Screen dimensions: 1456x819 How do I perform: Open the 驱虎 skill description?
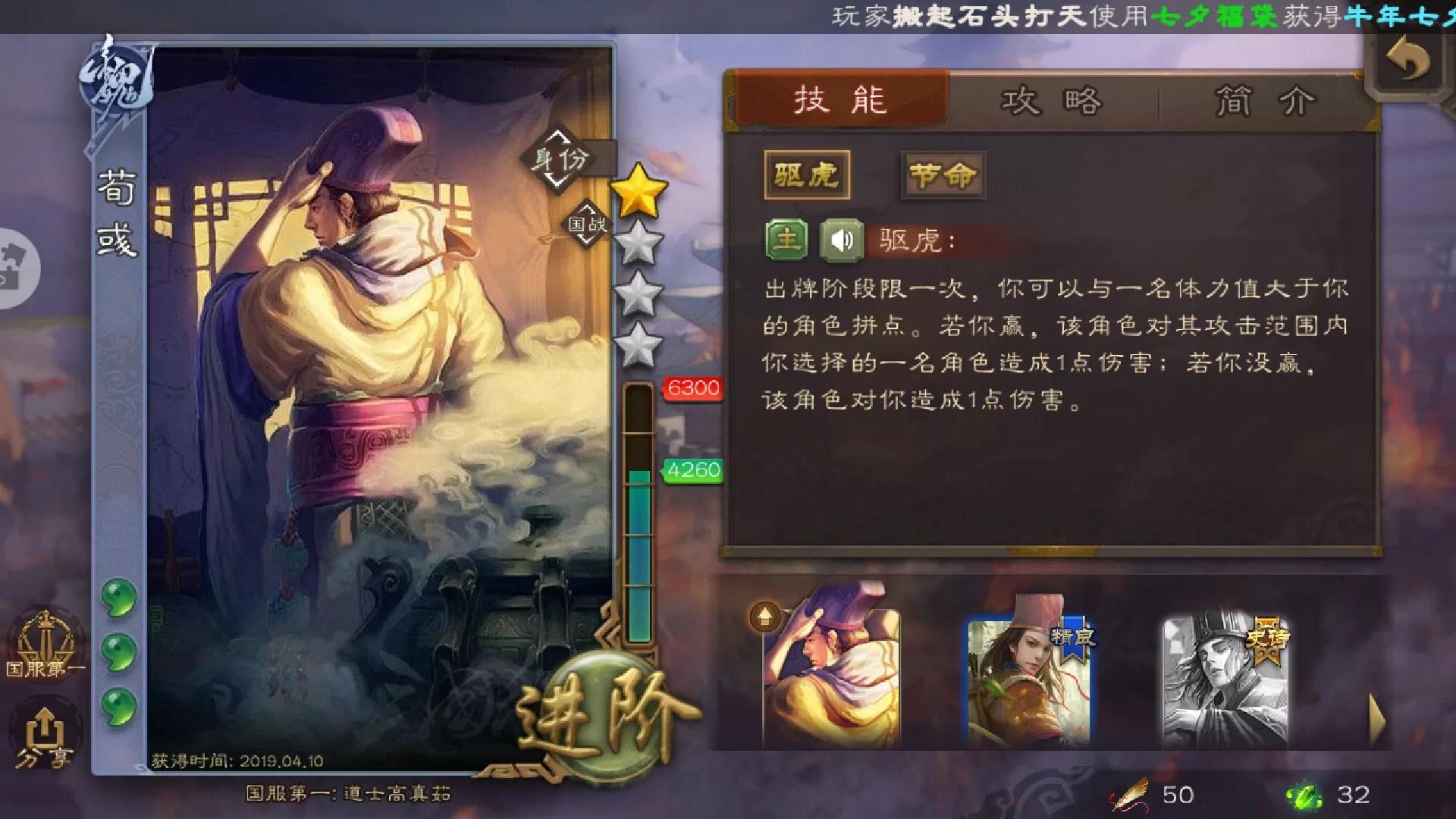click(x=808, y=173)
